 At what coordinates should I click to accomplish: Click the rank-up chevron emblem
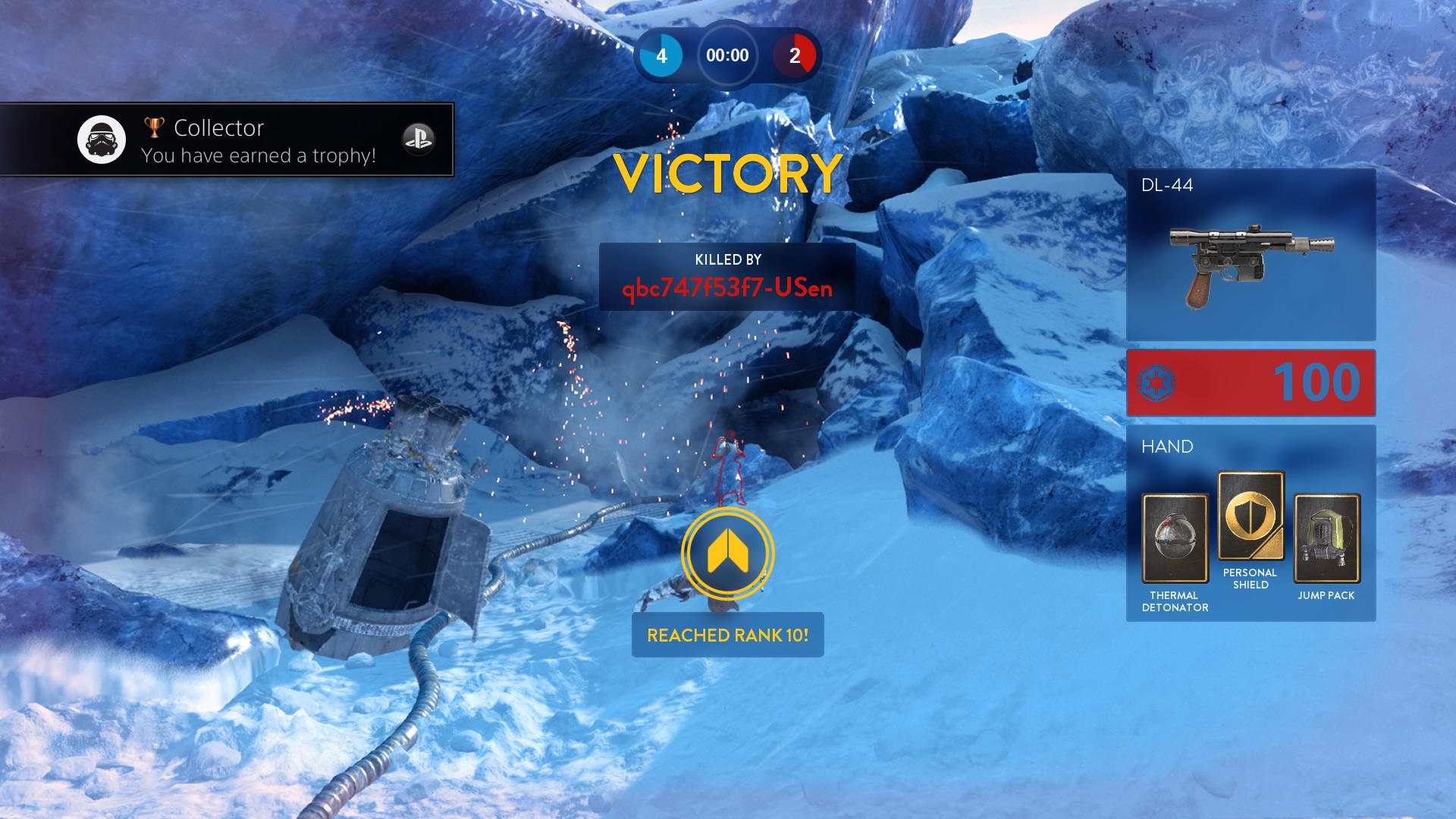pos(727,554)
